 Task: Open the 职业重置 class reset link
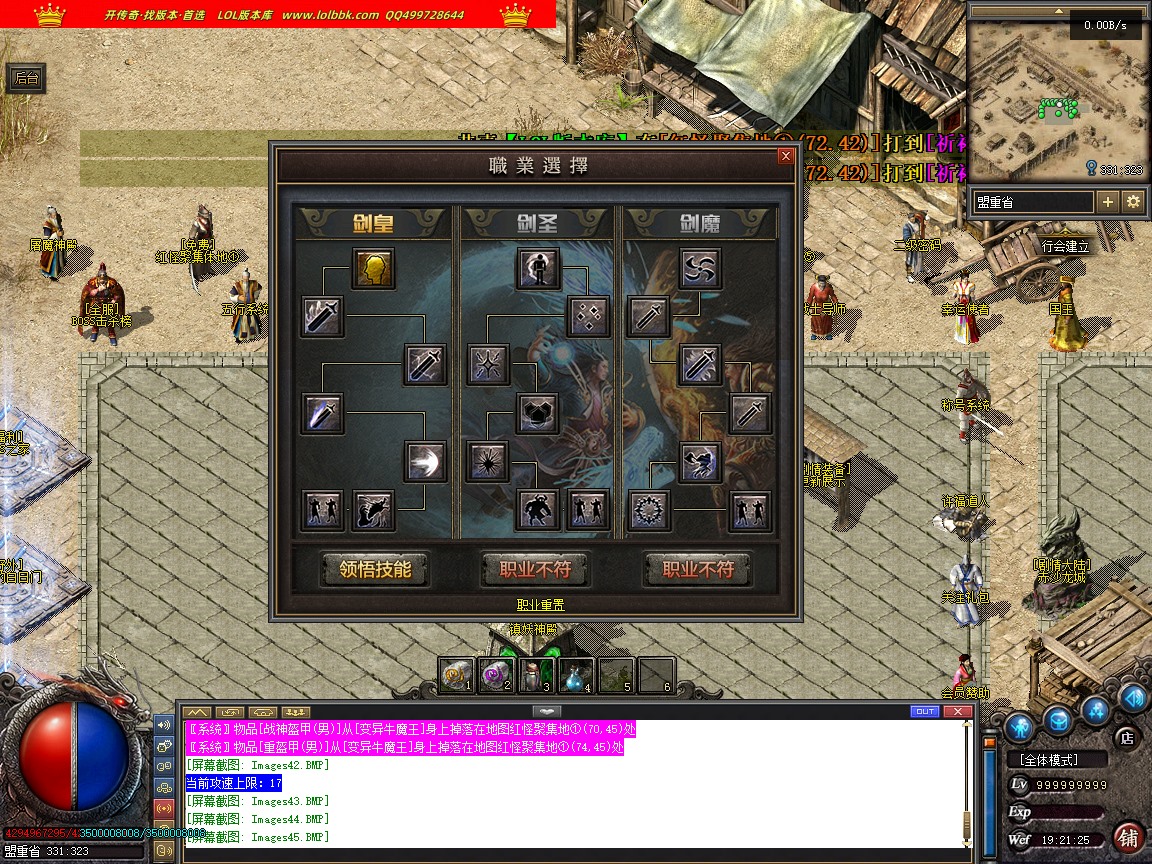(x=540, y=605)
